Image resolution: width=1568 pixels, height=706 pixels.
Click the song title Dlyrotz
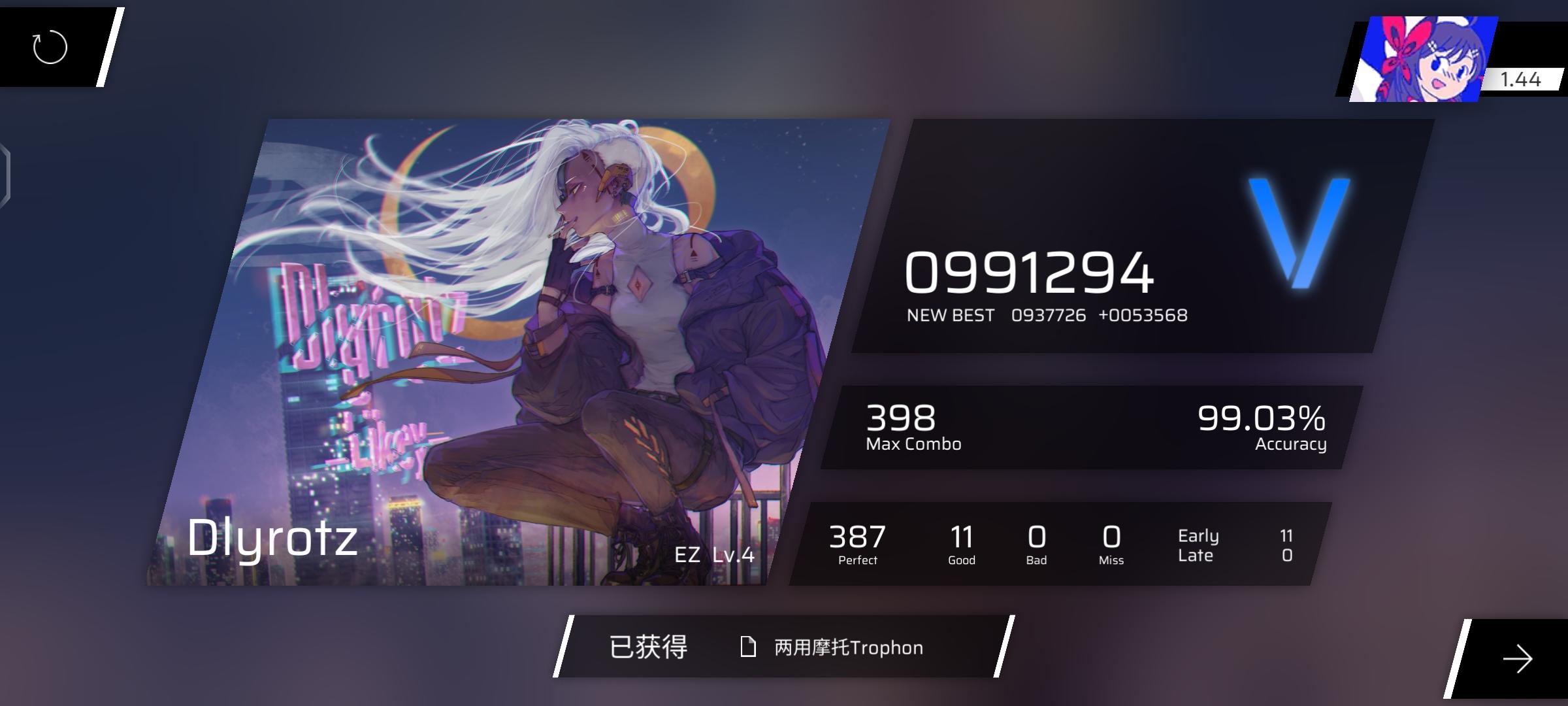click(271, 537)
